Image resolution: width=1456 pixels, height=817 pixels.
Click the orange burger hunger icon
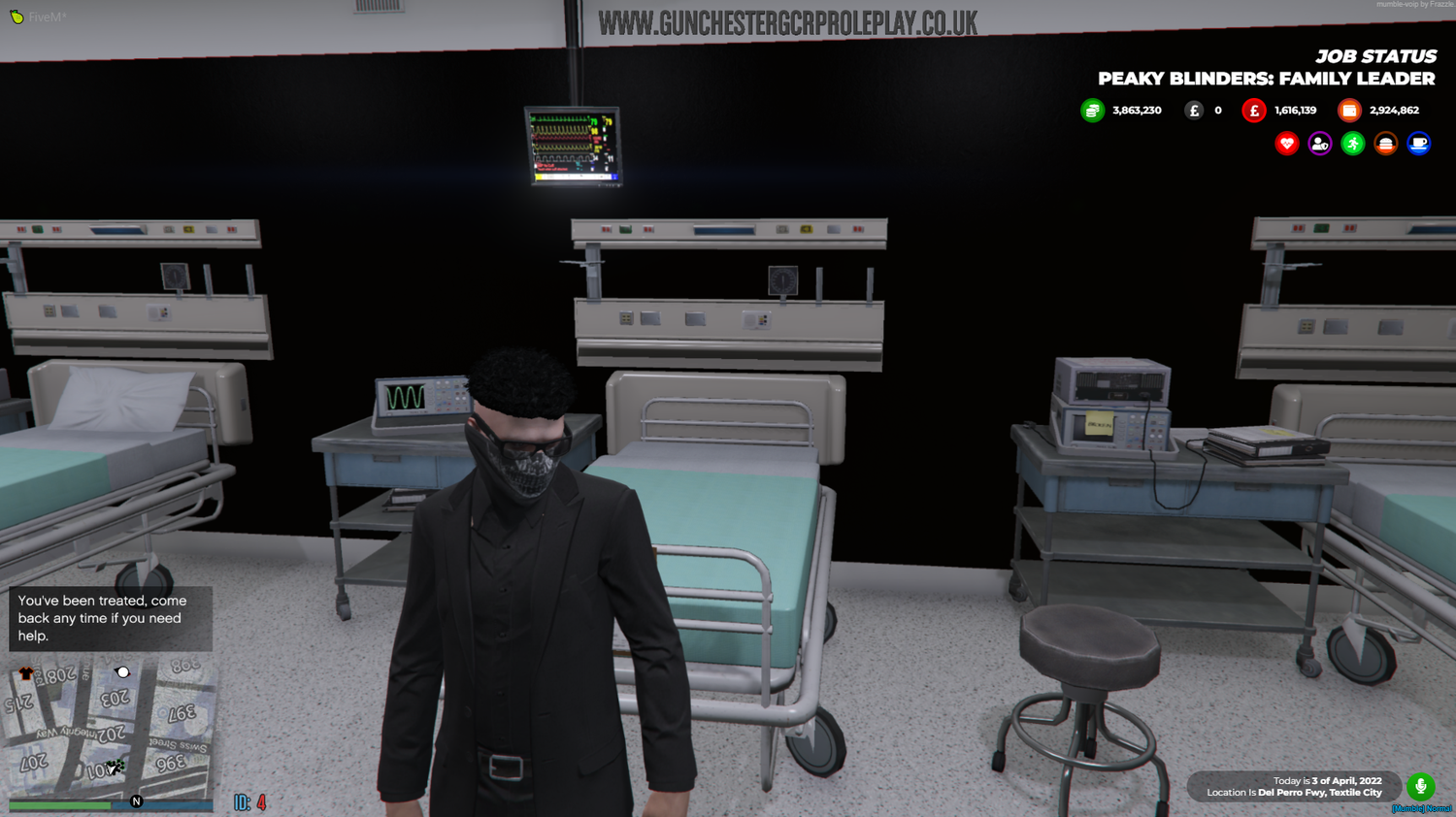click(x=1385, y=143)
